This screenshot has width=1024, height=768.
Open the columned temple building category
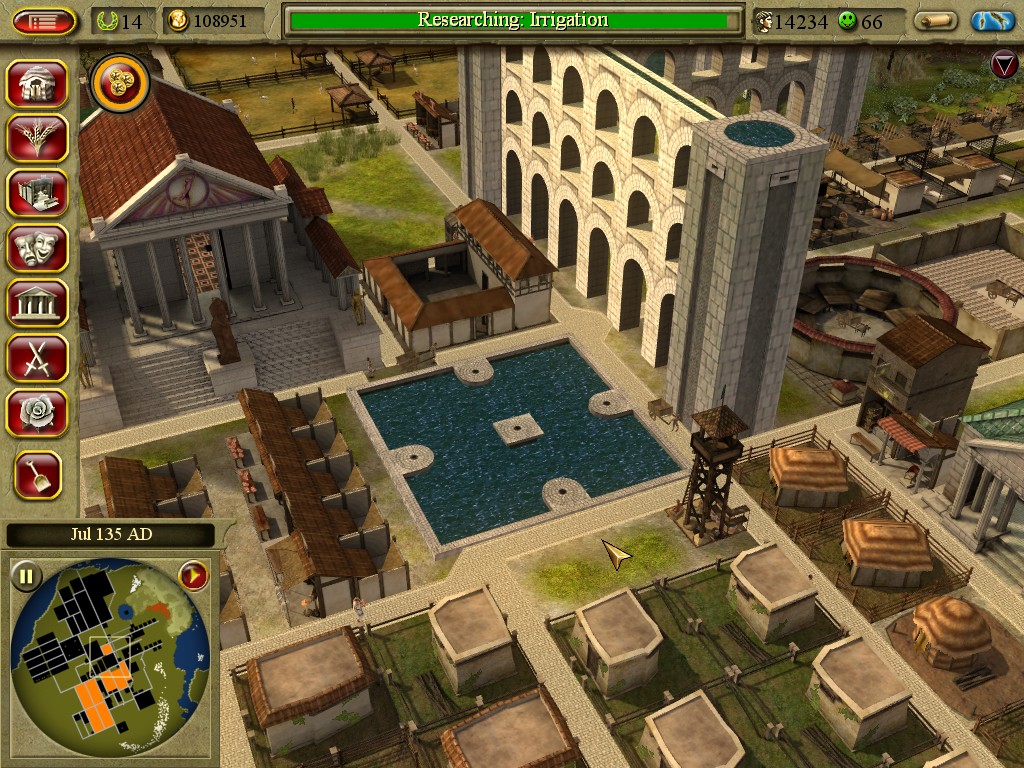tap(38, 303)
